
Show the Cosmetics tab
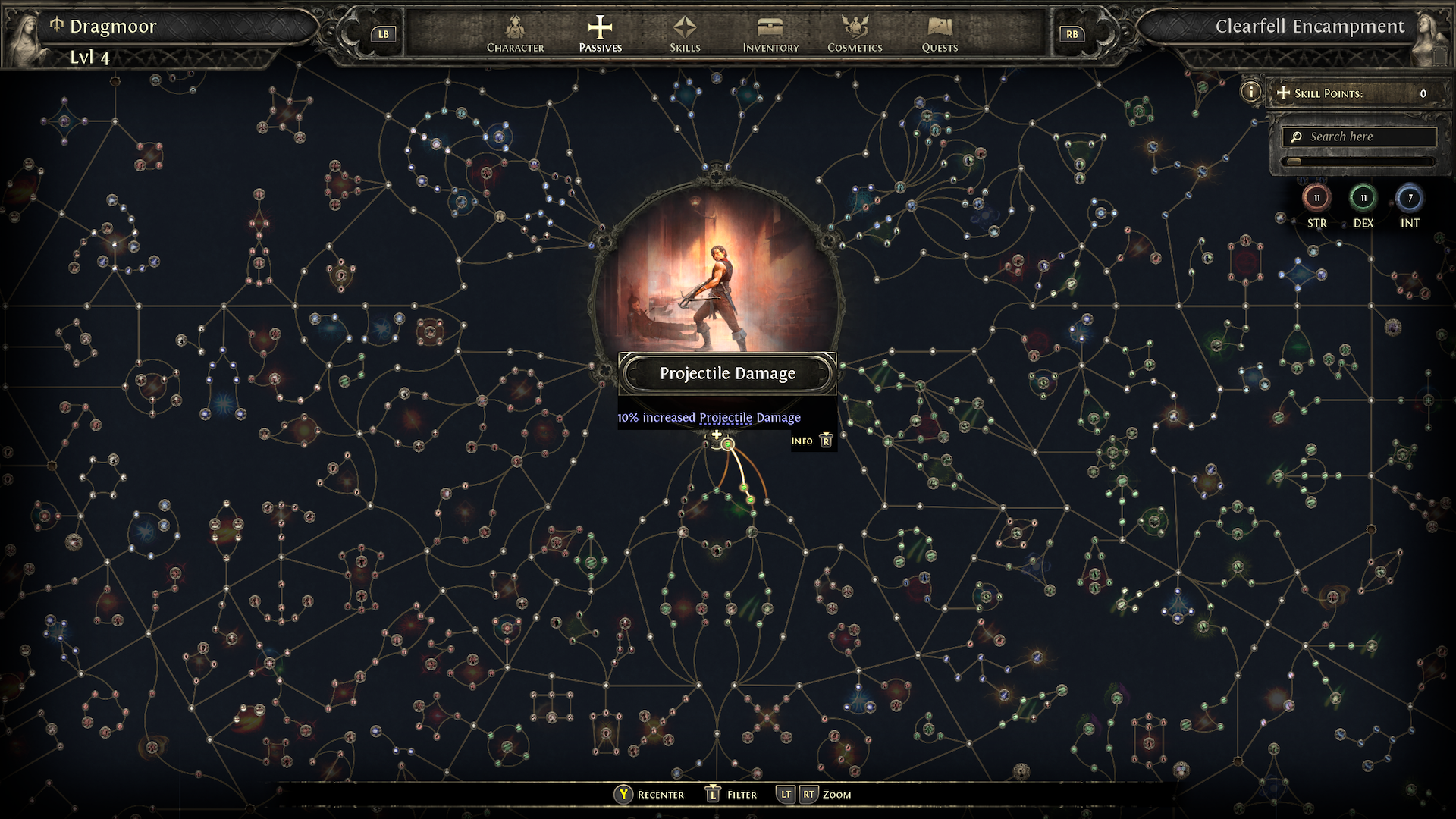coord(855,34)
